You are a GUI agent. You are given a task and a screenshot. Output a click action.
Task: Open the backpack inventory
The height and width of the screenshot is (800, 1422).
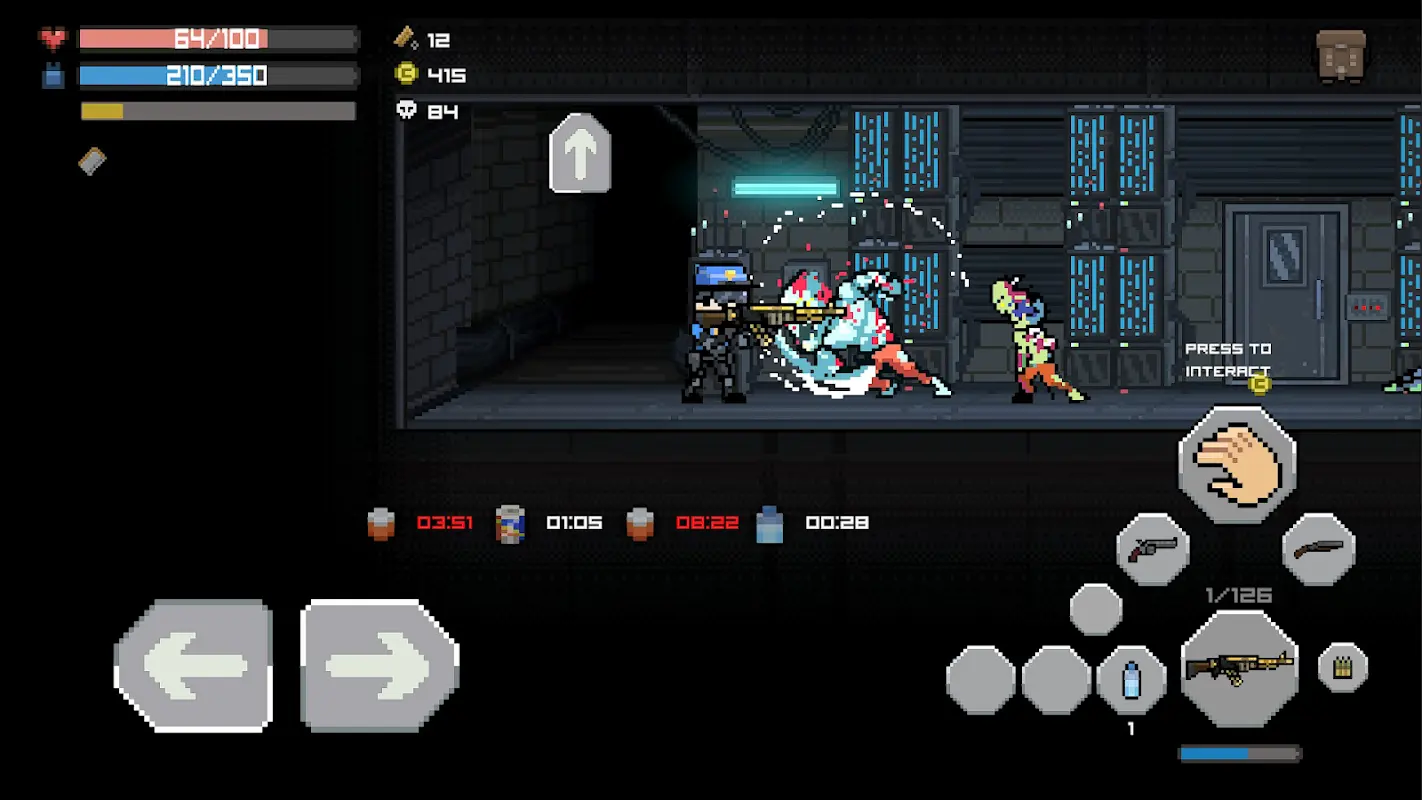click(x=1341, y=55)
